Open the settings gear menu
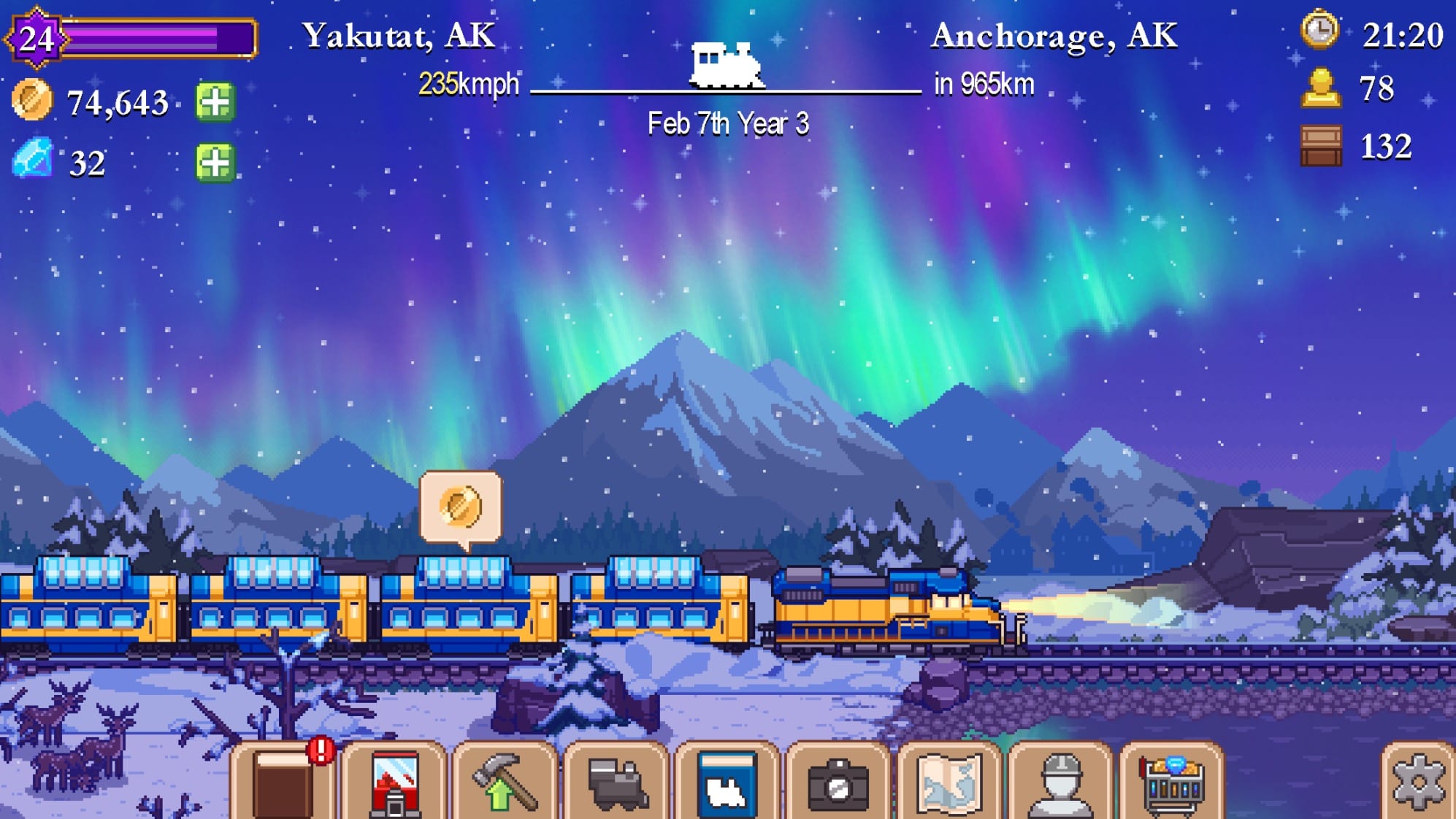 coord(1419,781)
